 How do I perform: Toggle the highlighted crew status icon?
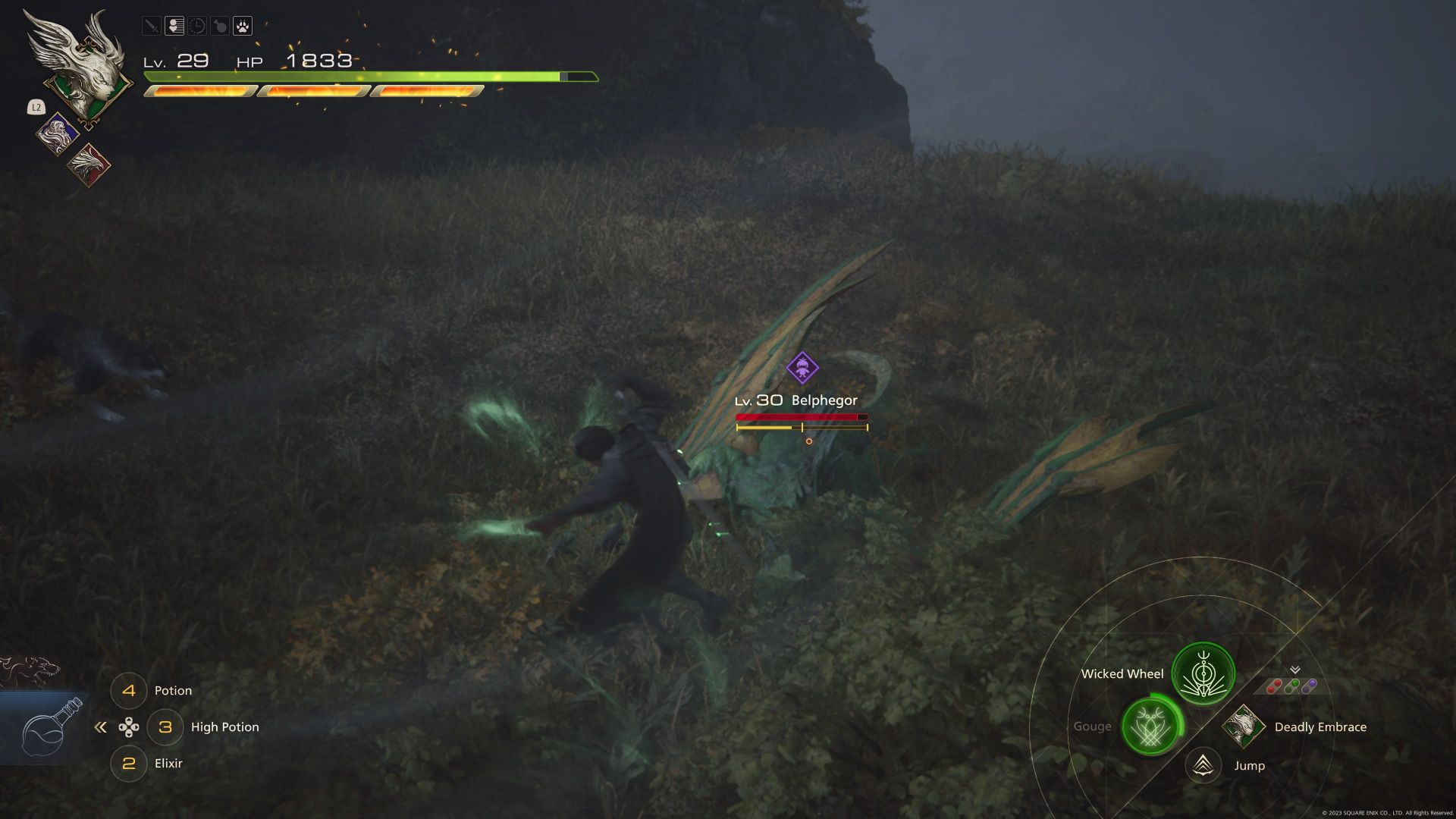tap(174, 27)
